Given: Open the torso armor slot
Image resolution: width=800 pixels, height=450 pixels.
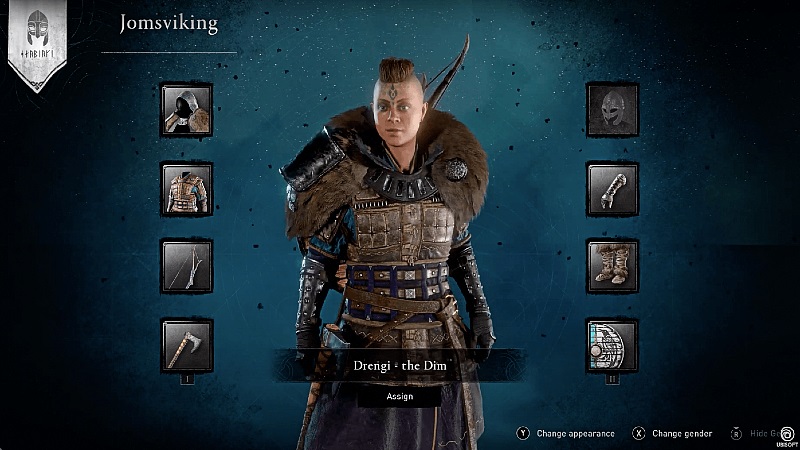Looking at the screenshot, I should tap(187, 188).
